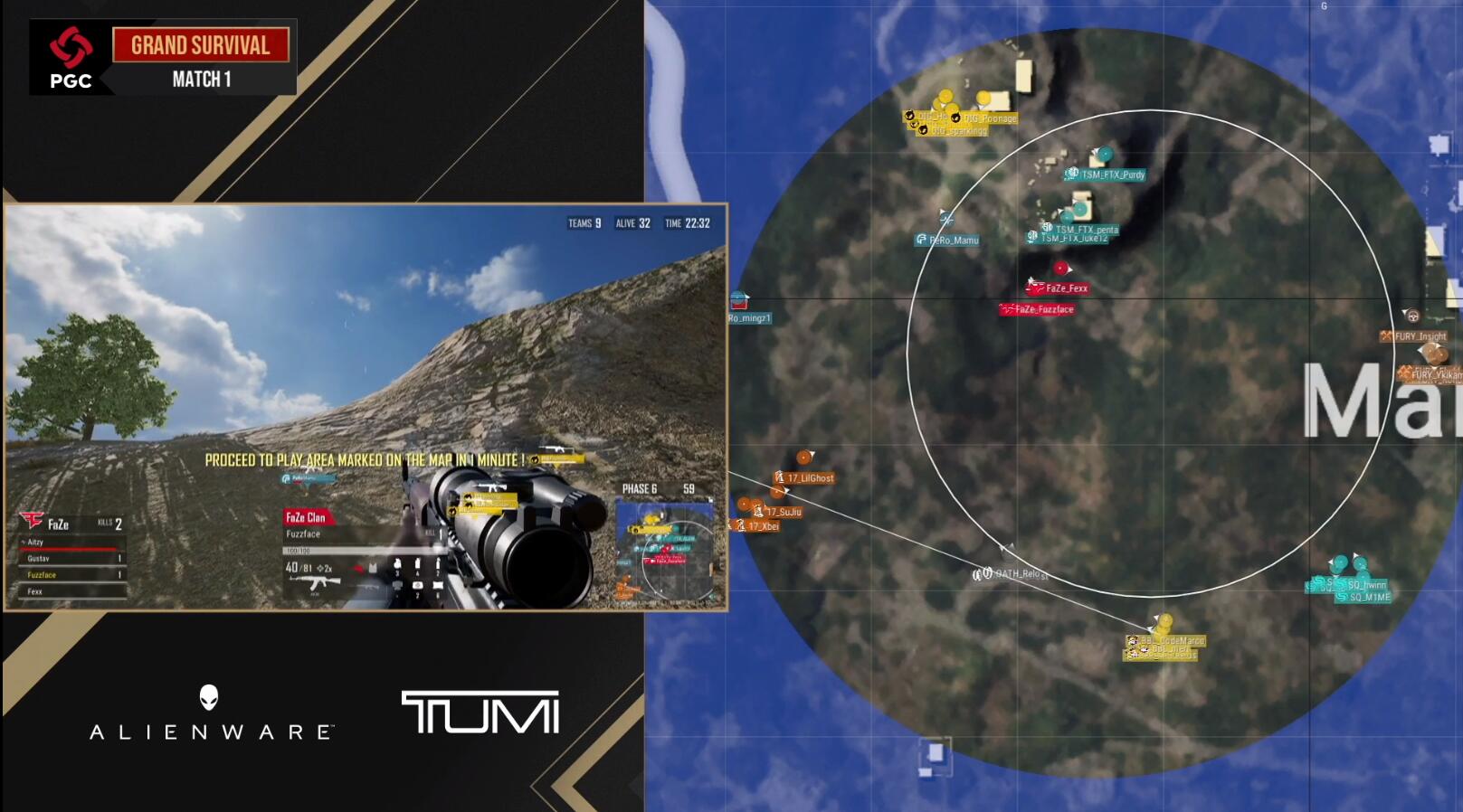Click the TSM_FTX_Purdy player marker

tap(1105, 155)
